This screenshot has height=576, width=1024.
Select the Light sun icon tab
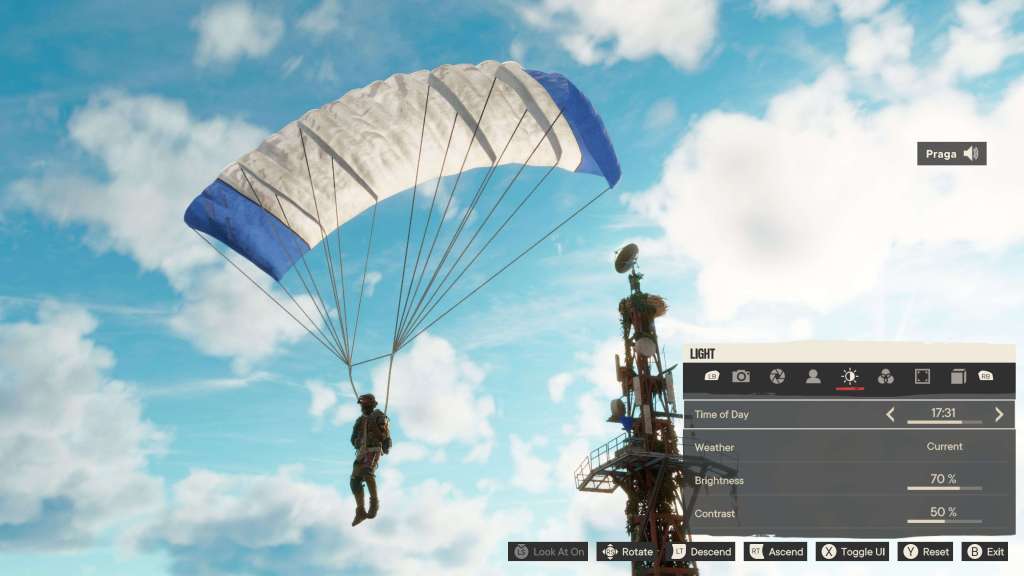tap(849, 376)
